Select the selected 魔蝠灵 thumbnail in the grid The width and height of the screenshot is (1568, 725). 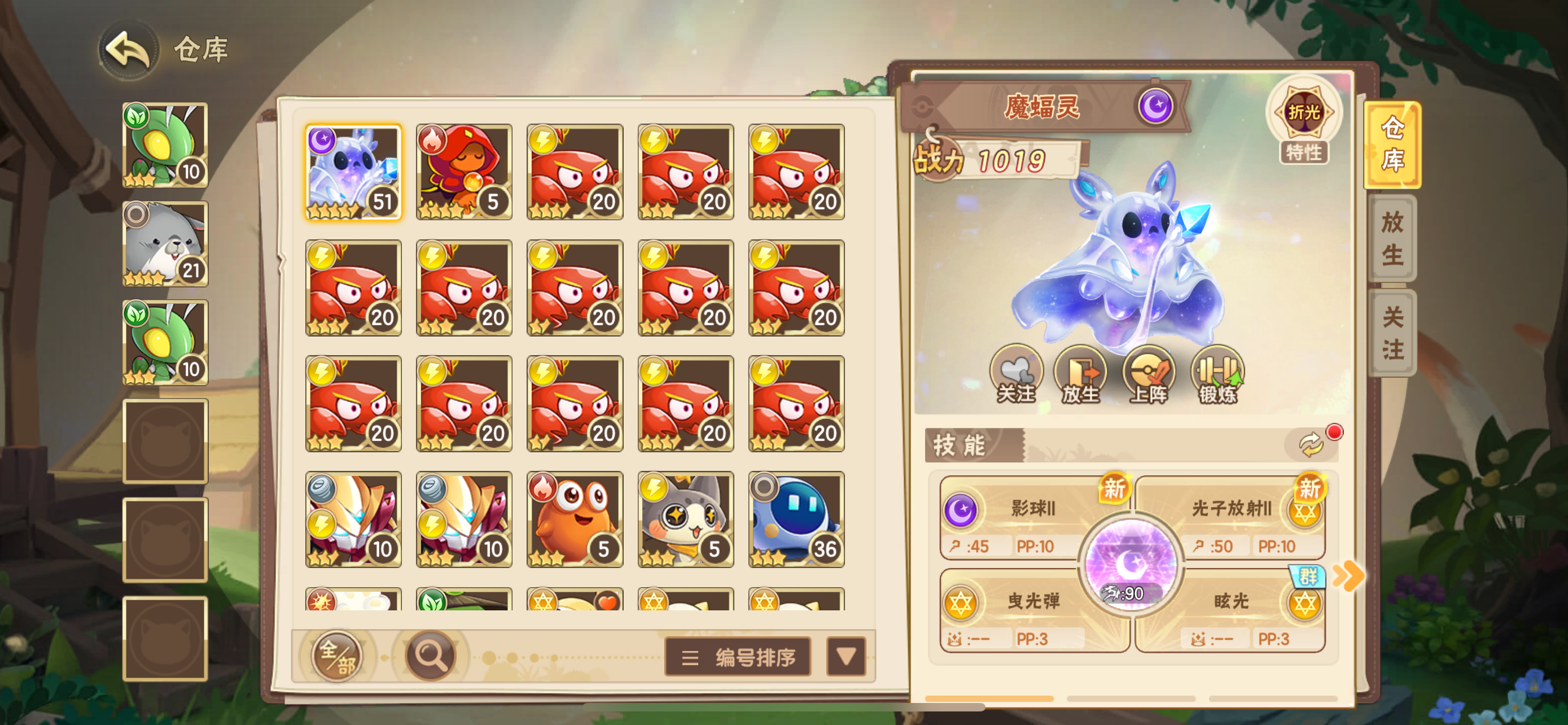pyautogui.click(x=354, y=172)
